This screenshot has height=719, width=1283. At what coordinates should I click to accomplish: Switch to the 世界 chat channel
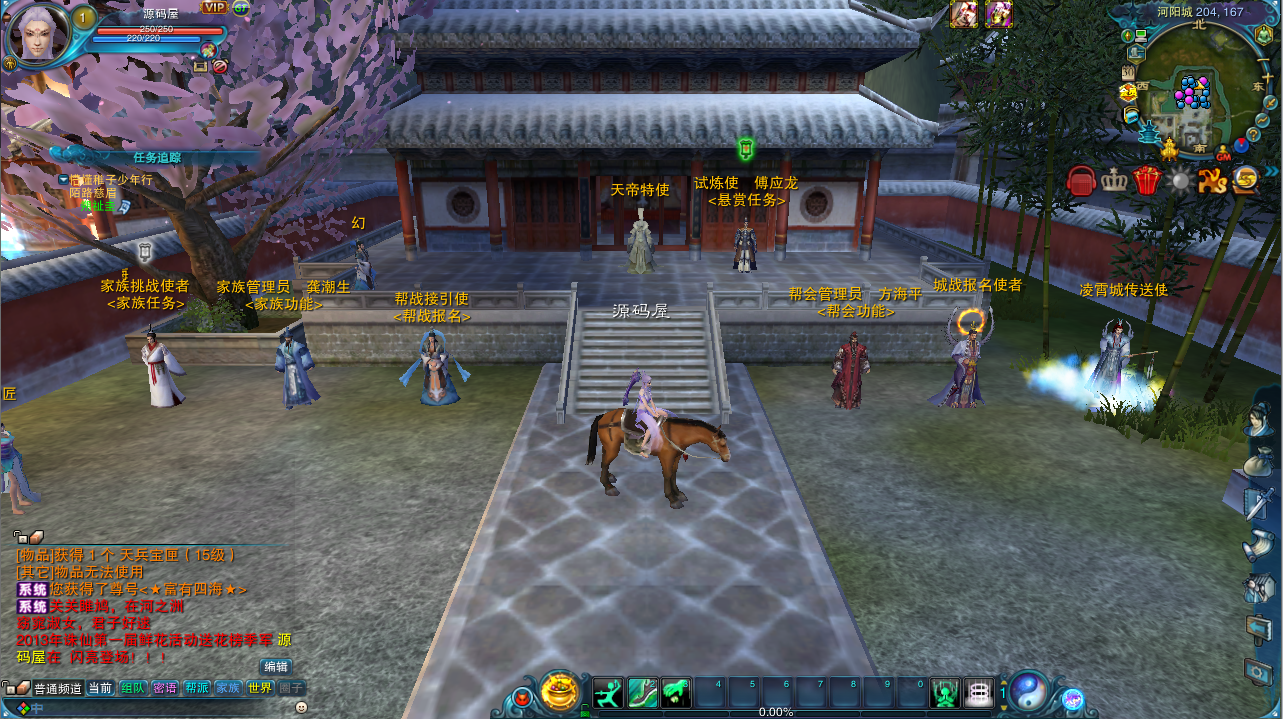260,688
